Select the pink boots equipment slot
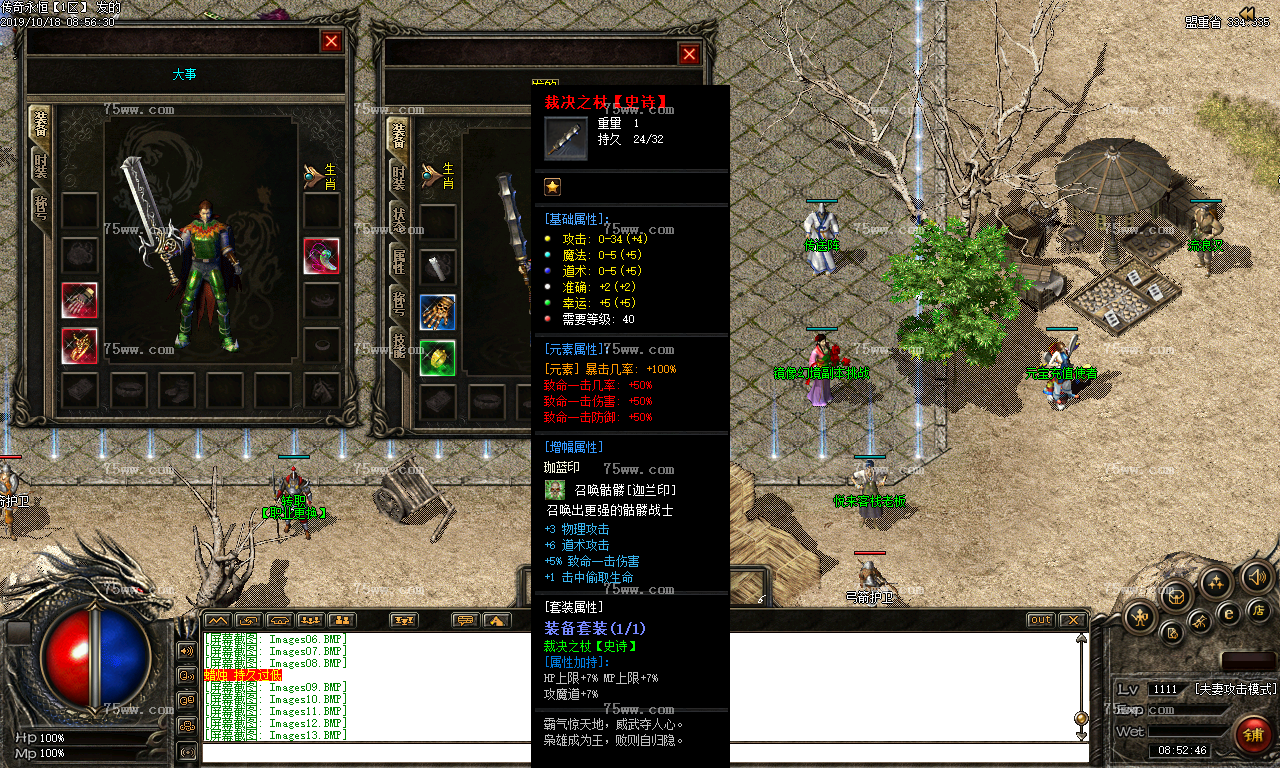Image resolution: width=1280 pixels, height=768 pixels. [321, 256]
